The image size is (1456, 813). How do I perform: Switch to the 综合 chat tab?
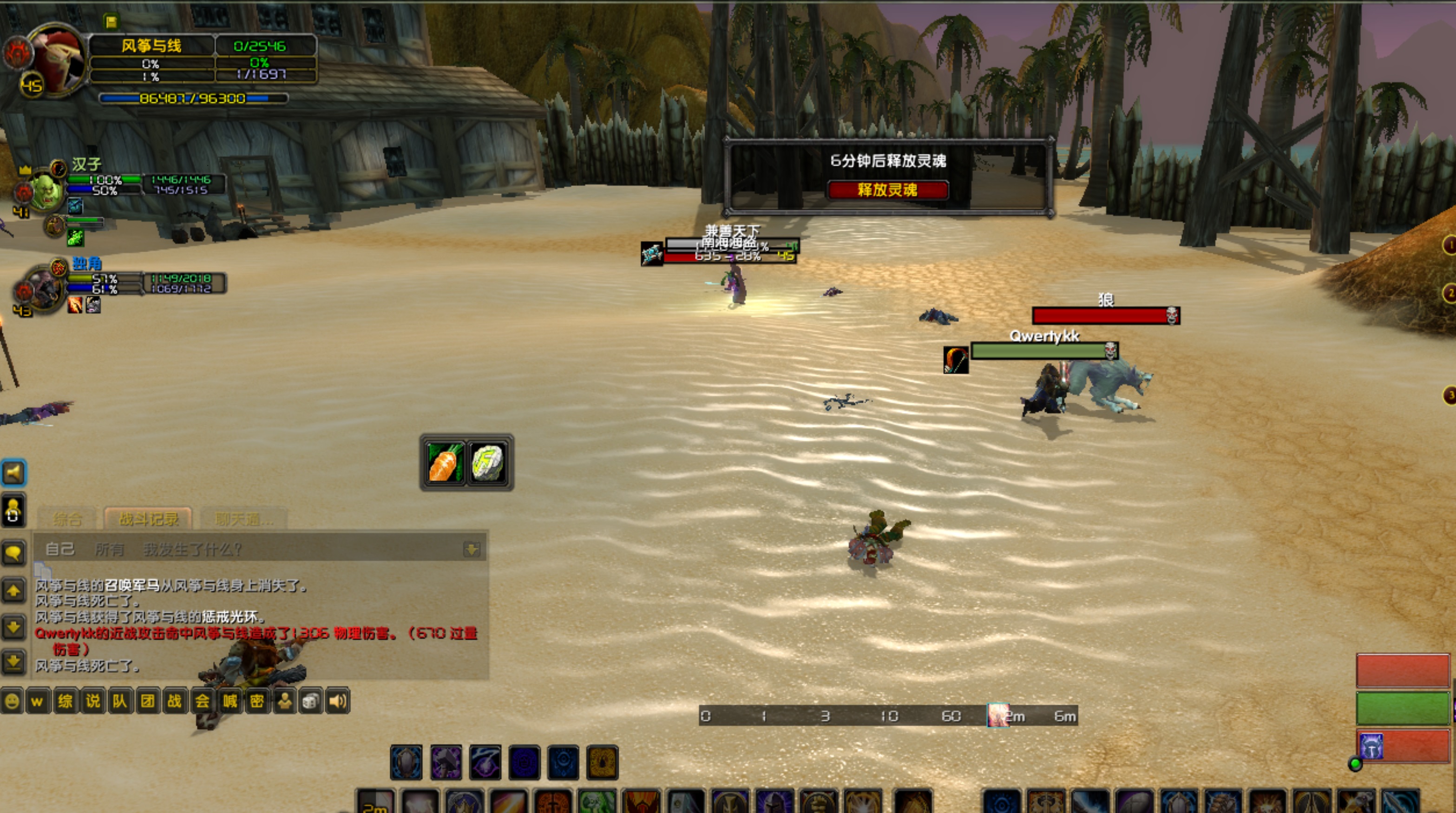tap(68, 518)
